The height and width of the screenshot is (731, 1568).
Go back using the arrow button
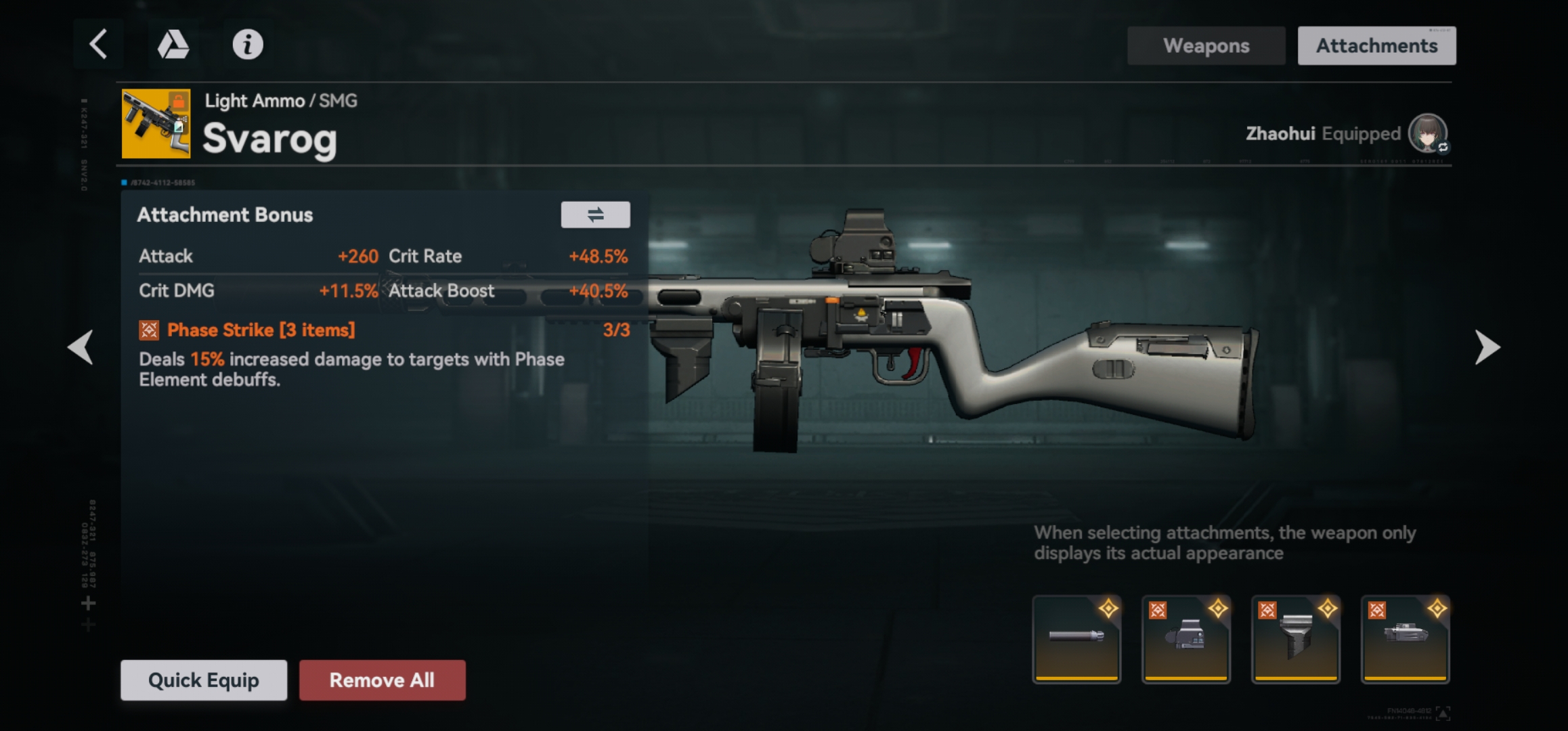pos(99,45)
